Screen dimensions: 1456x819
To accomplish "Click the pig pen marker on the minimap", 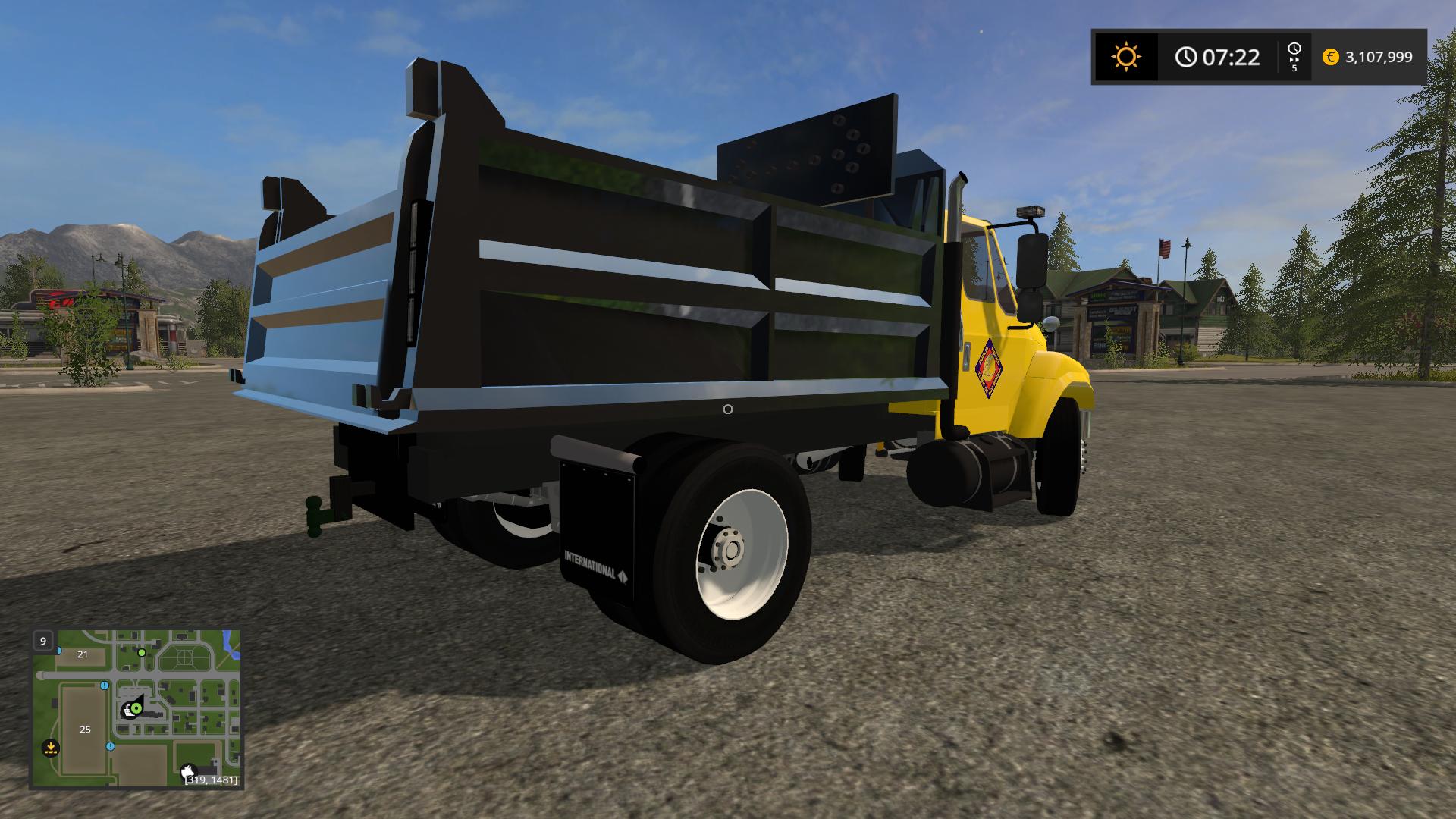I will tap(188, 771).
